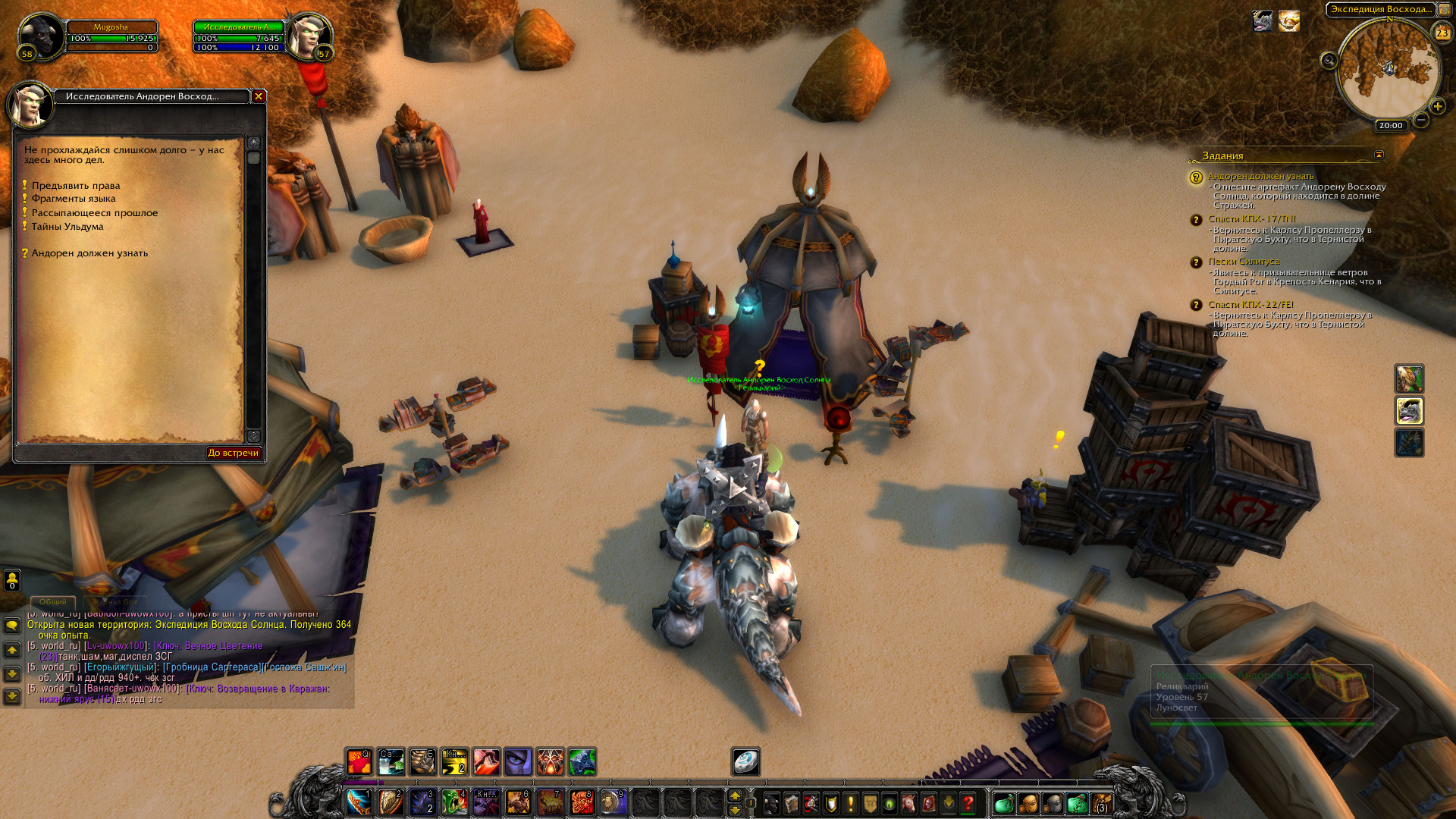1456x819 pixels.
Task: Collapse the Задания quest tracker
Action: (1379, 155)
